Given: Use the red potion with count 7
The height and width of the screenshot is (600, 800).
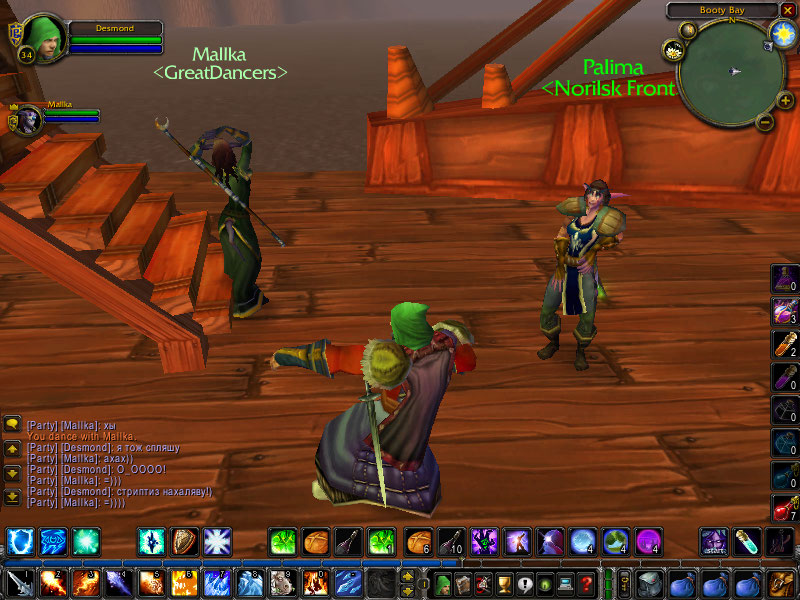Looking at the screenshot, I should click(x=783, y=507).
